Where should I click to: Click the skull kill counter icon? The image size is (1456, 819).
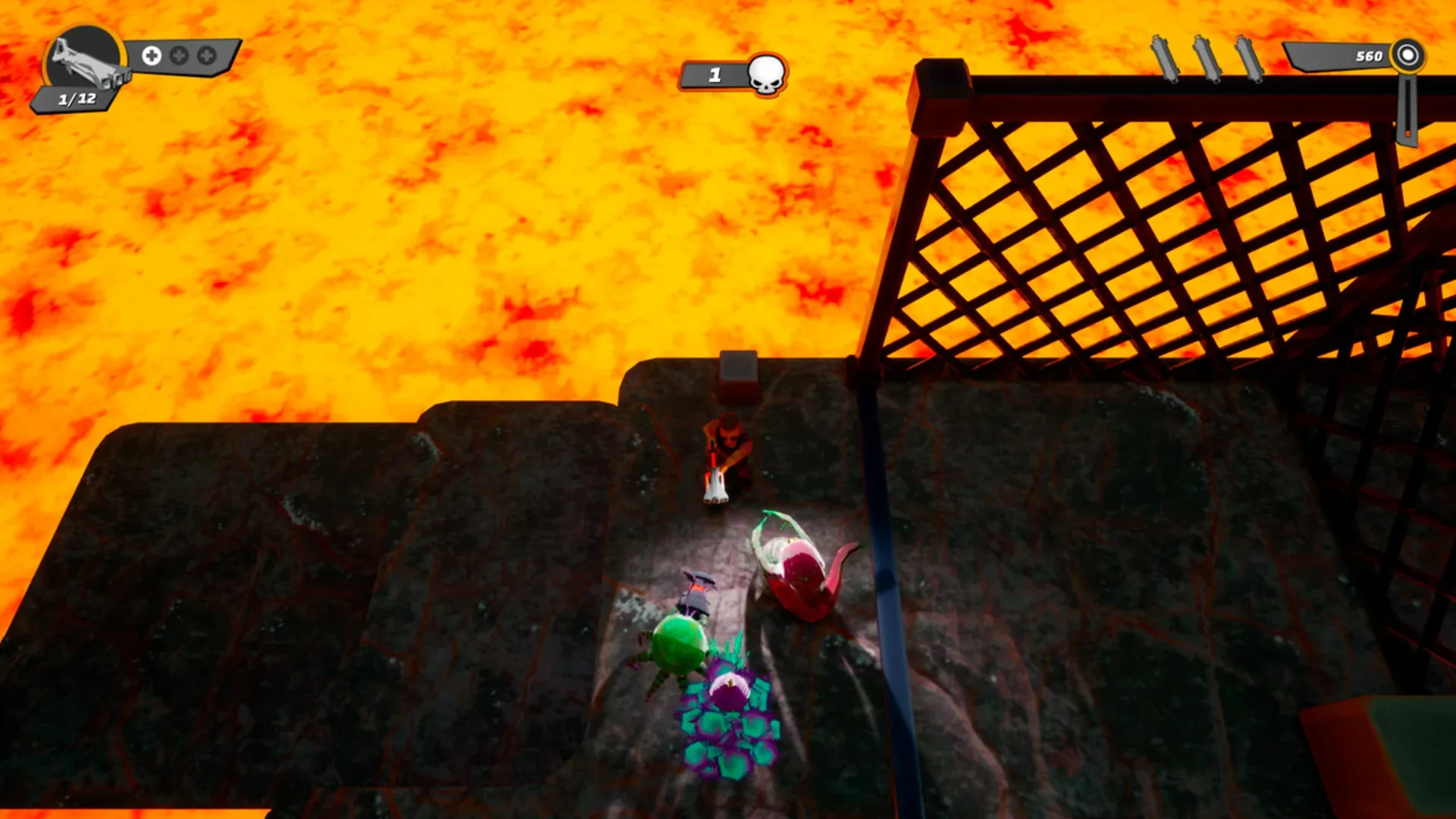(x=766, y=72)
